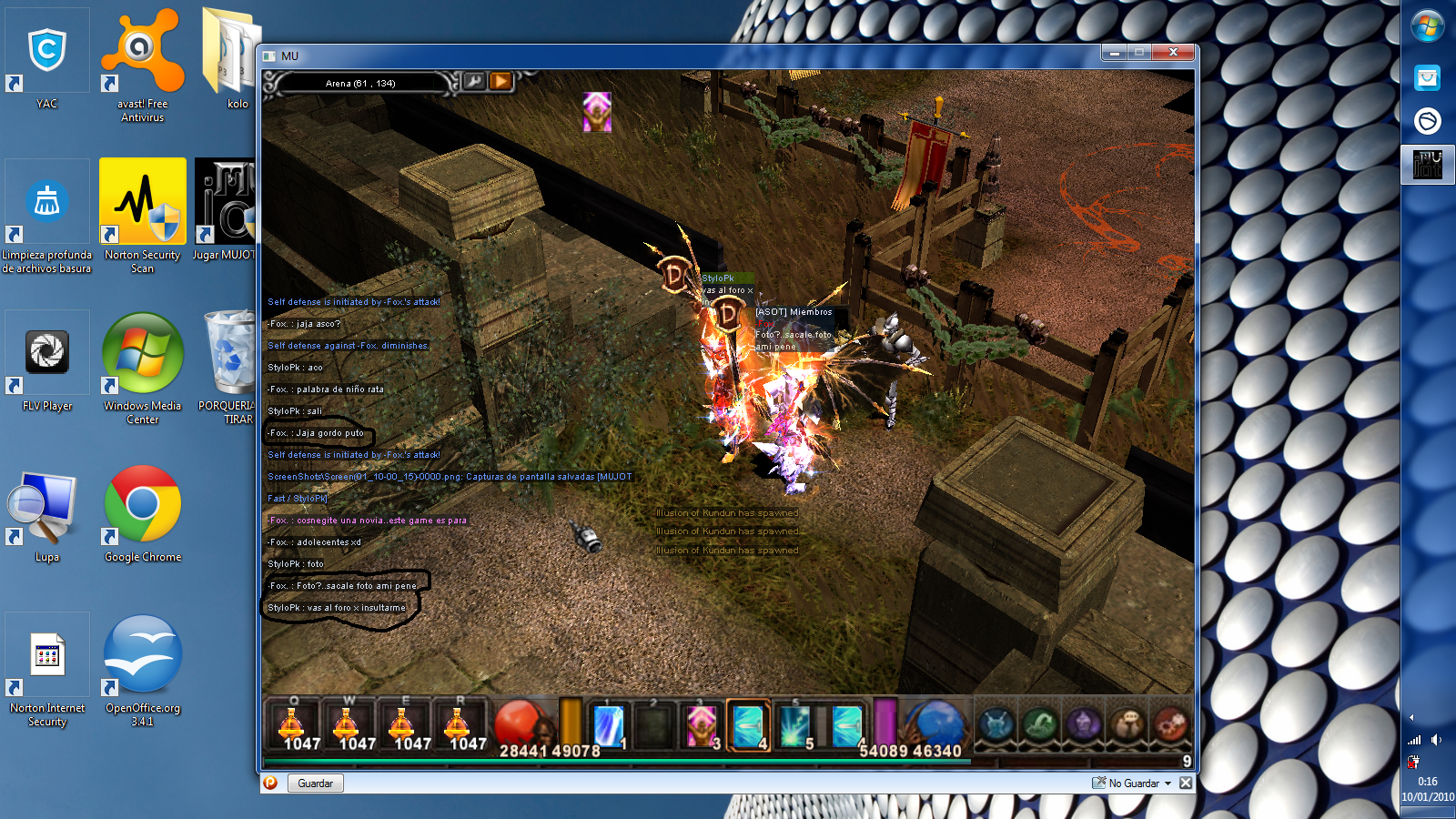Select the highlighted sword skill in slot 4
The image size is (1456, 819).
coord(749,727)
